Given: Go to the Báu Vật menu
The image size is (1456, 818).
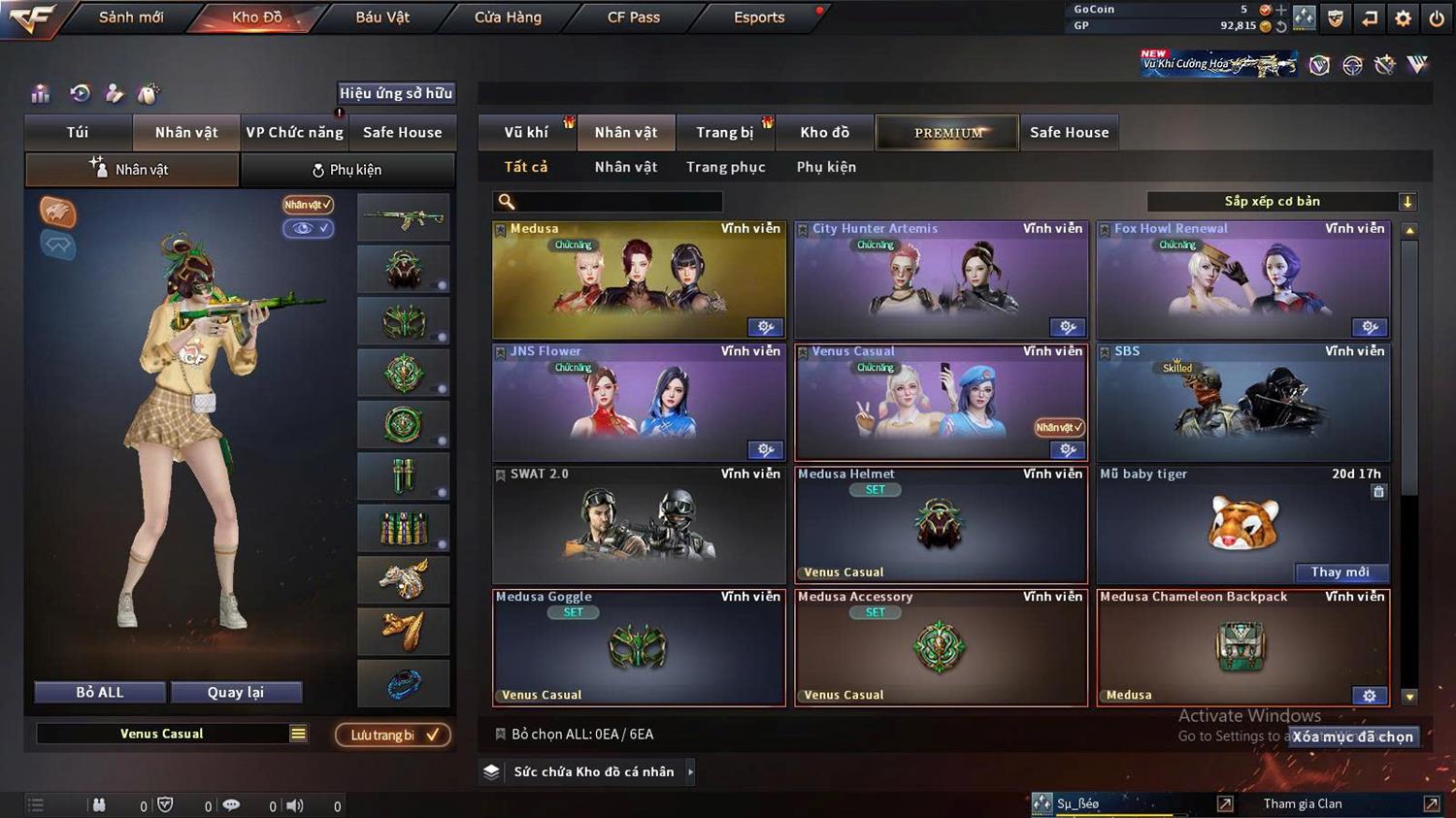Looking at the screenshot, I should tap(382, 17).
